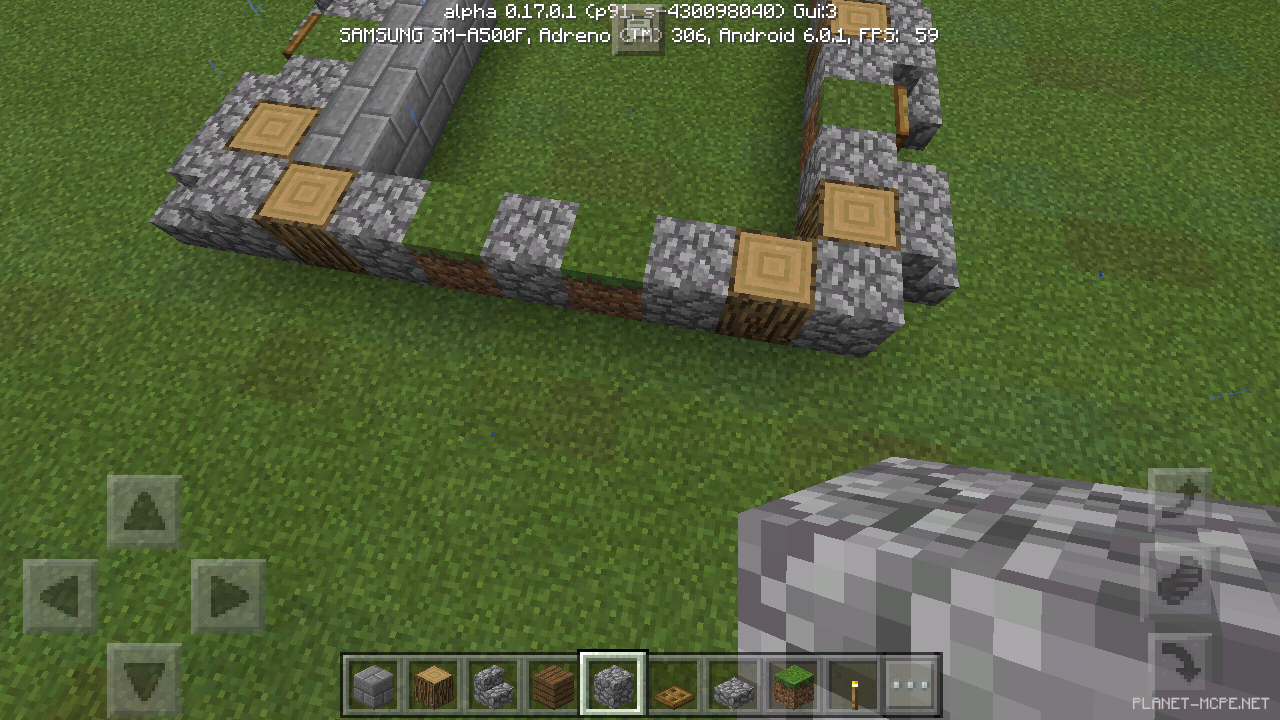The width and height of the screenshot is (1280, 720).
Task: Open the extended hotbar via the dotted slot
Action: (x=914, y=684)
